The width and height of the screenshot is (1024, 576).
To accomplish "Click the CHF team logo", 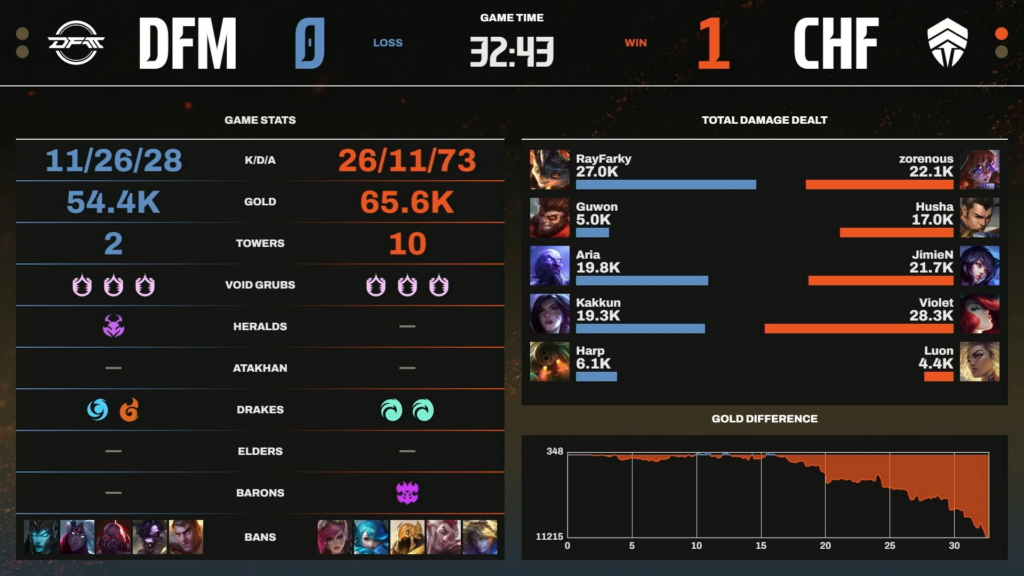I will 947,42.
